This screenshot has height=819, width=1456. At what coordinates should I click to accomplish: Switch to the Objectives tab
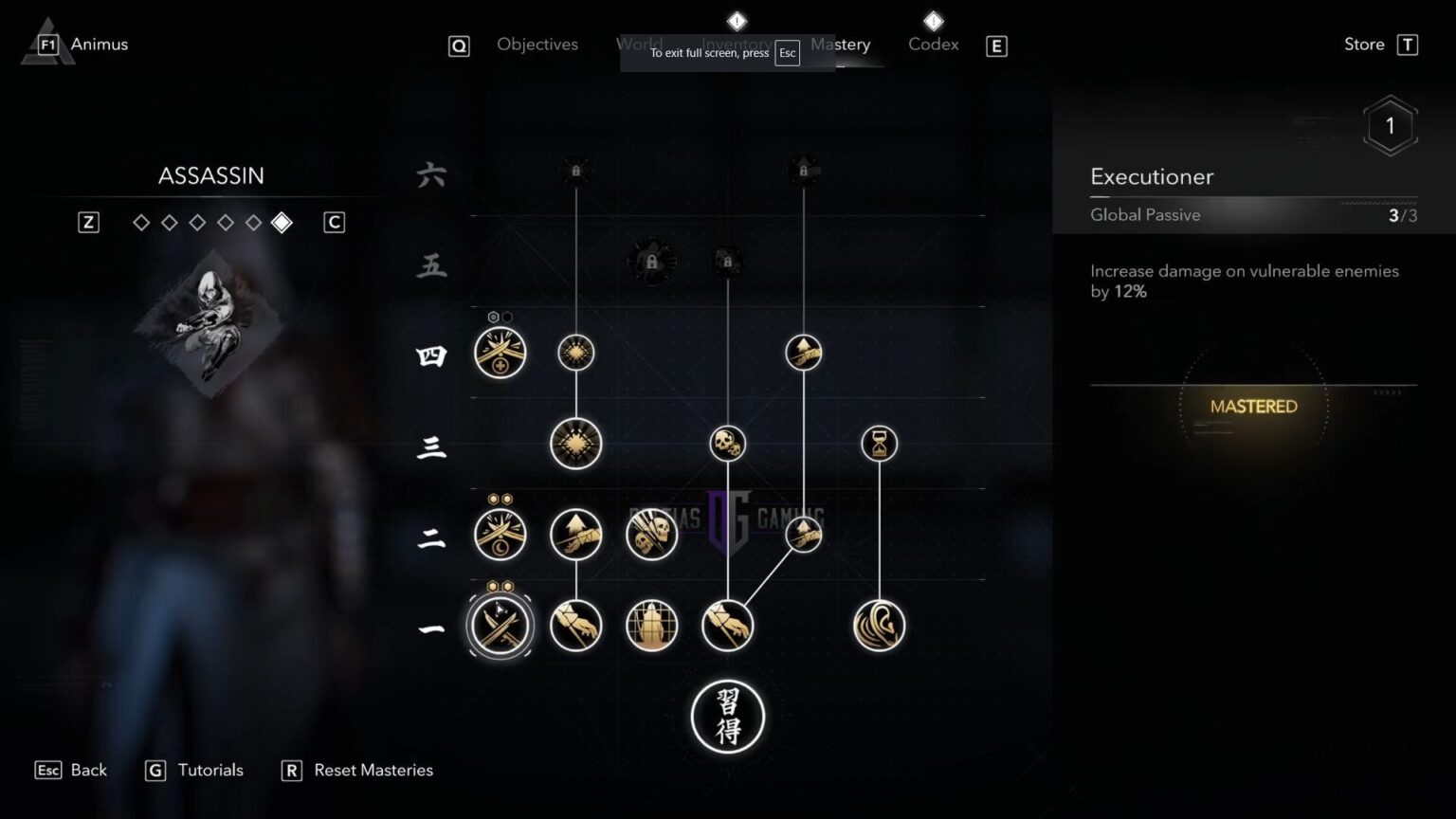(x=537, y=44)
